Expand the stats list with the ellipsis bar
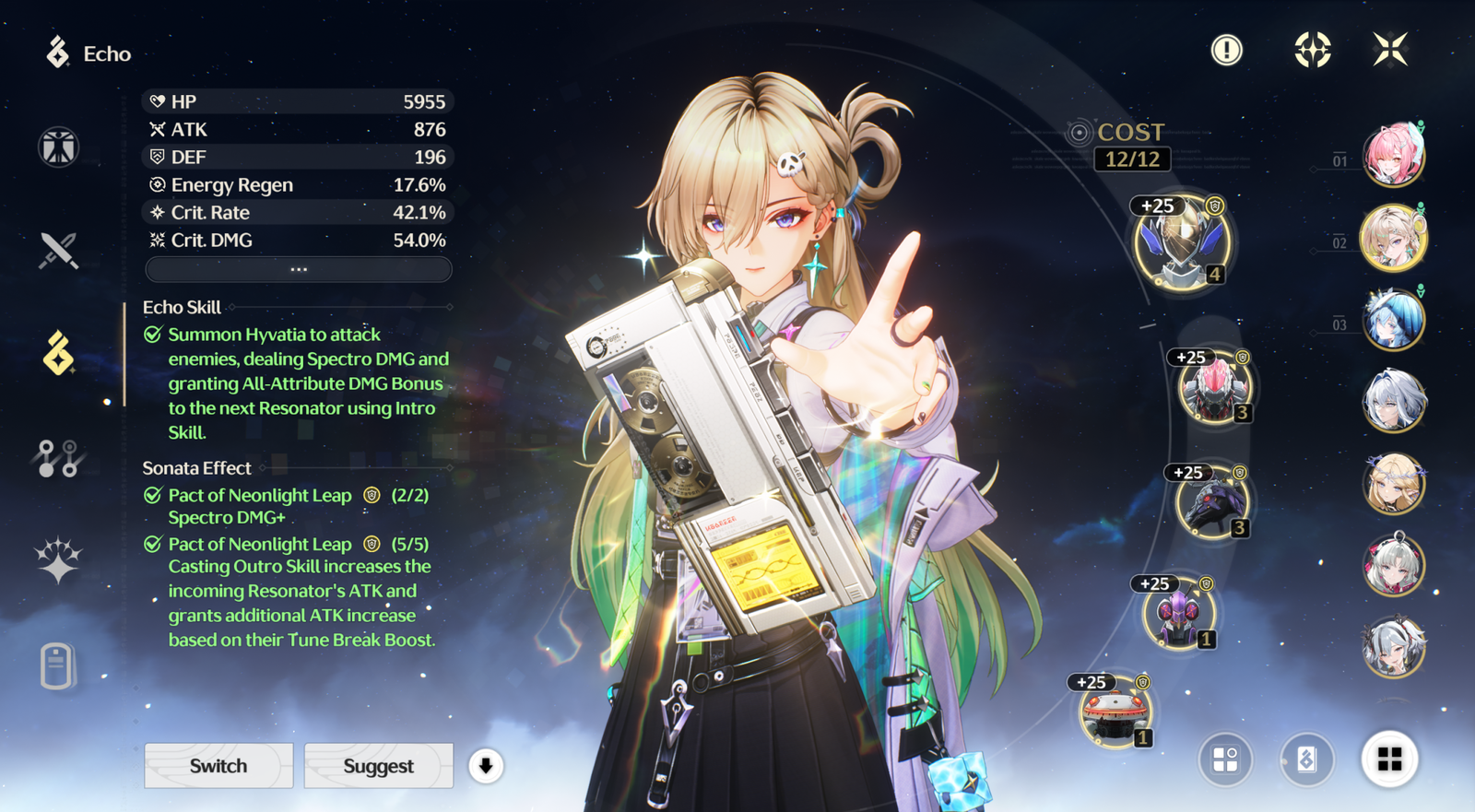The width and height of the screenshot is (1475, 812). pyautogui.click(x=299, y=269)
